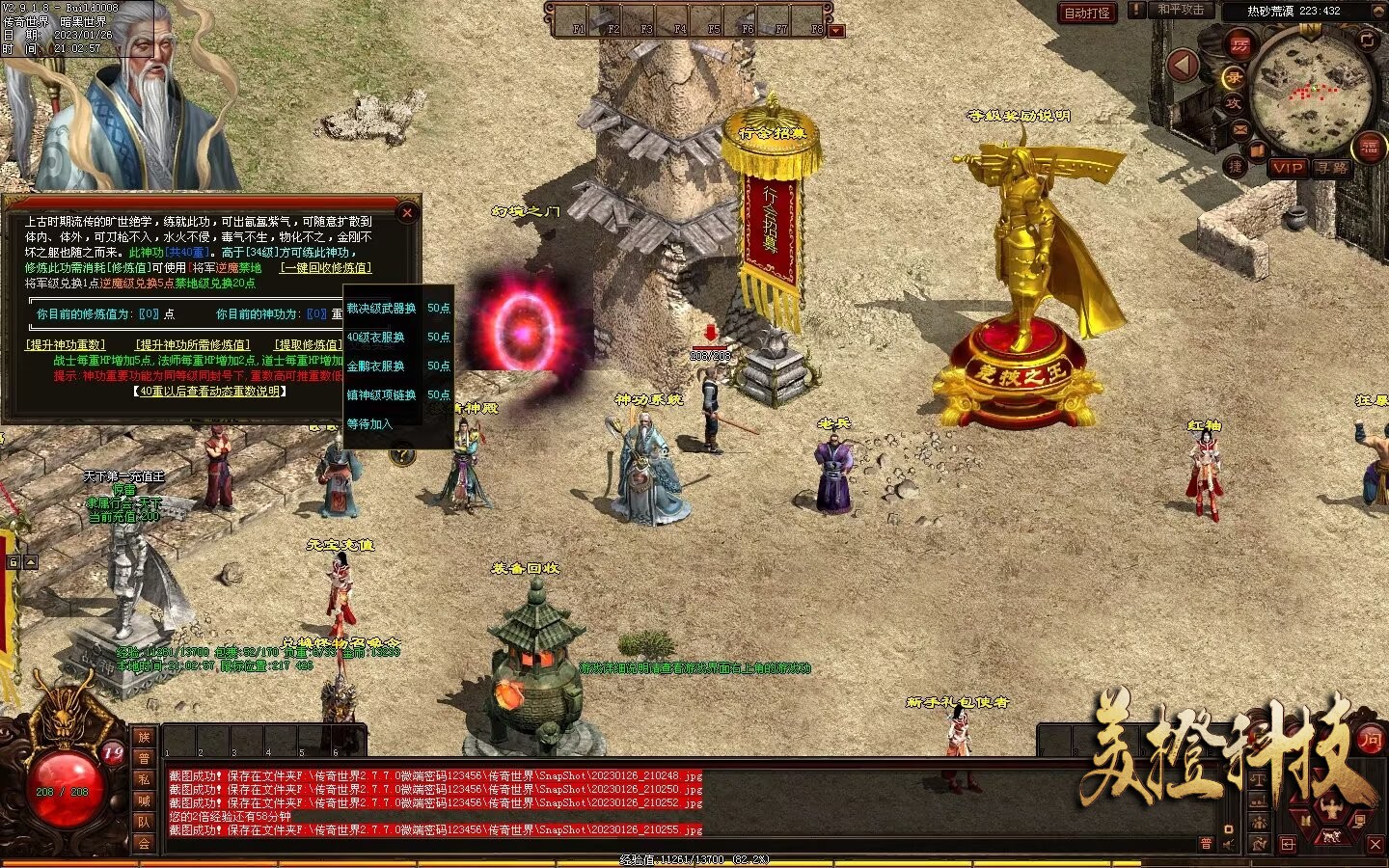Select 提取修炼值 option
Viewport: 1389px width, 868px height.
(307, 344)
